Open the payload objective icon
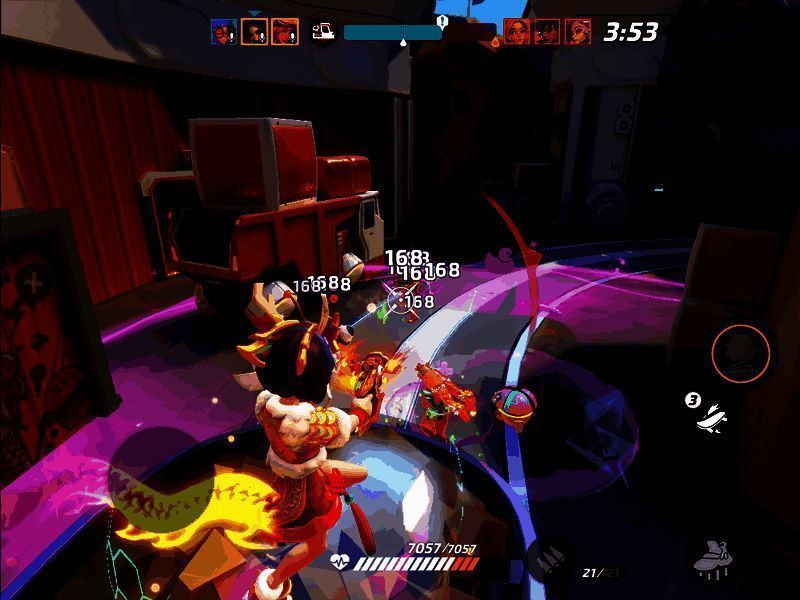 (323, 32)
